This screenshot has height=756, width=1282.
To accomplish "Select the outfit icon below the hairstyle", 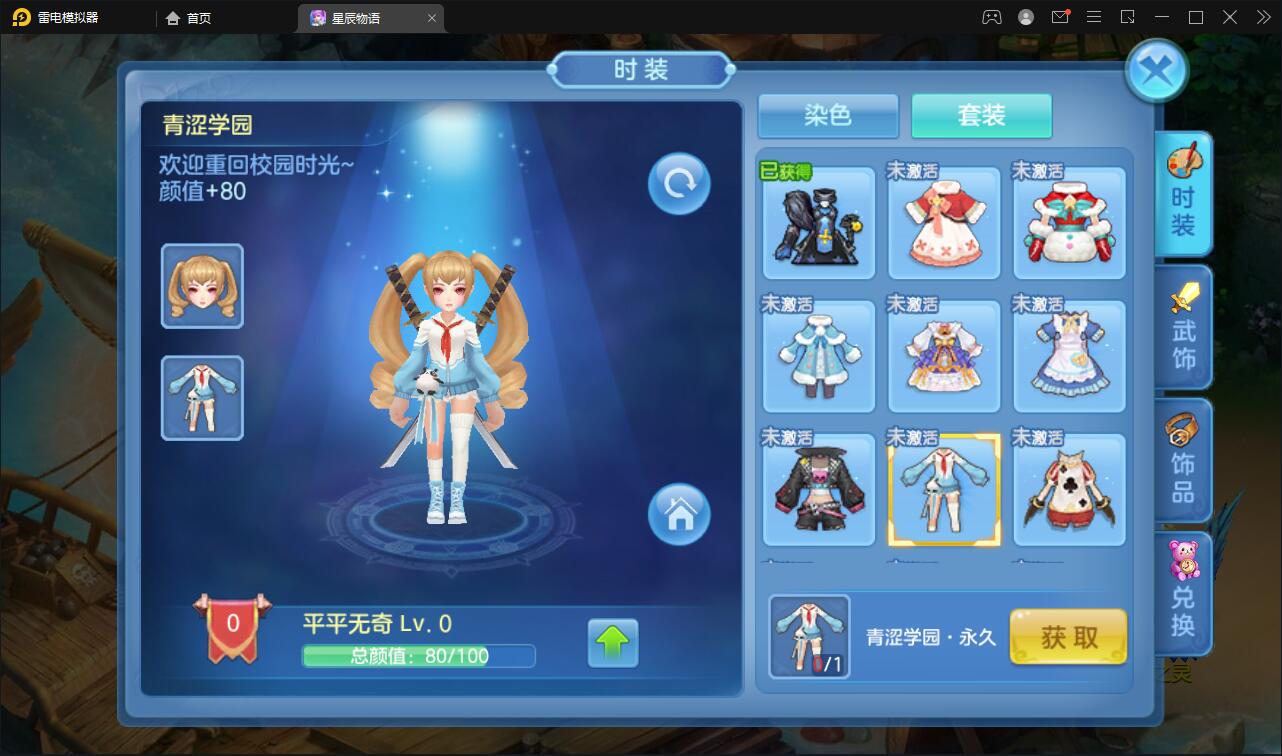I will point(202,397).
